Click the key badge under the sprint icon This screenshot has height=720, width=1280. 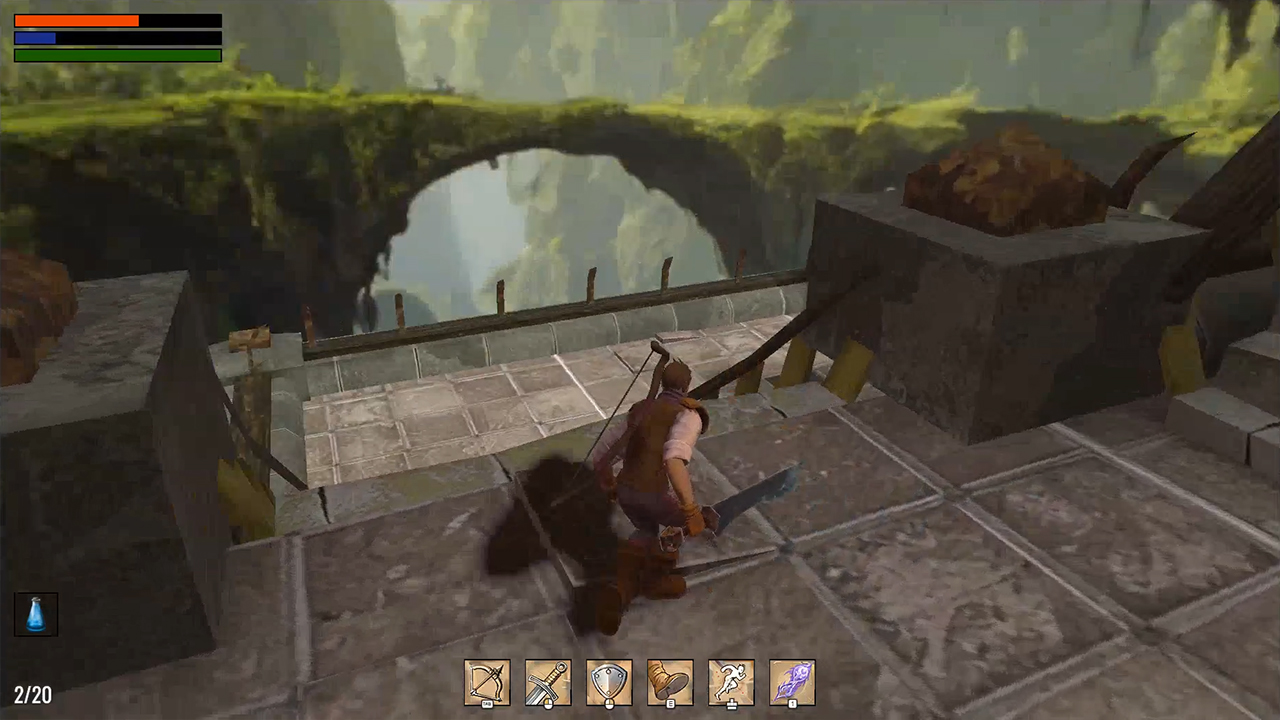(x=731, y=703)
